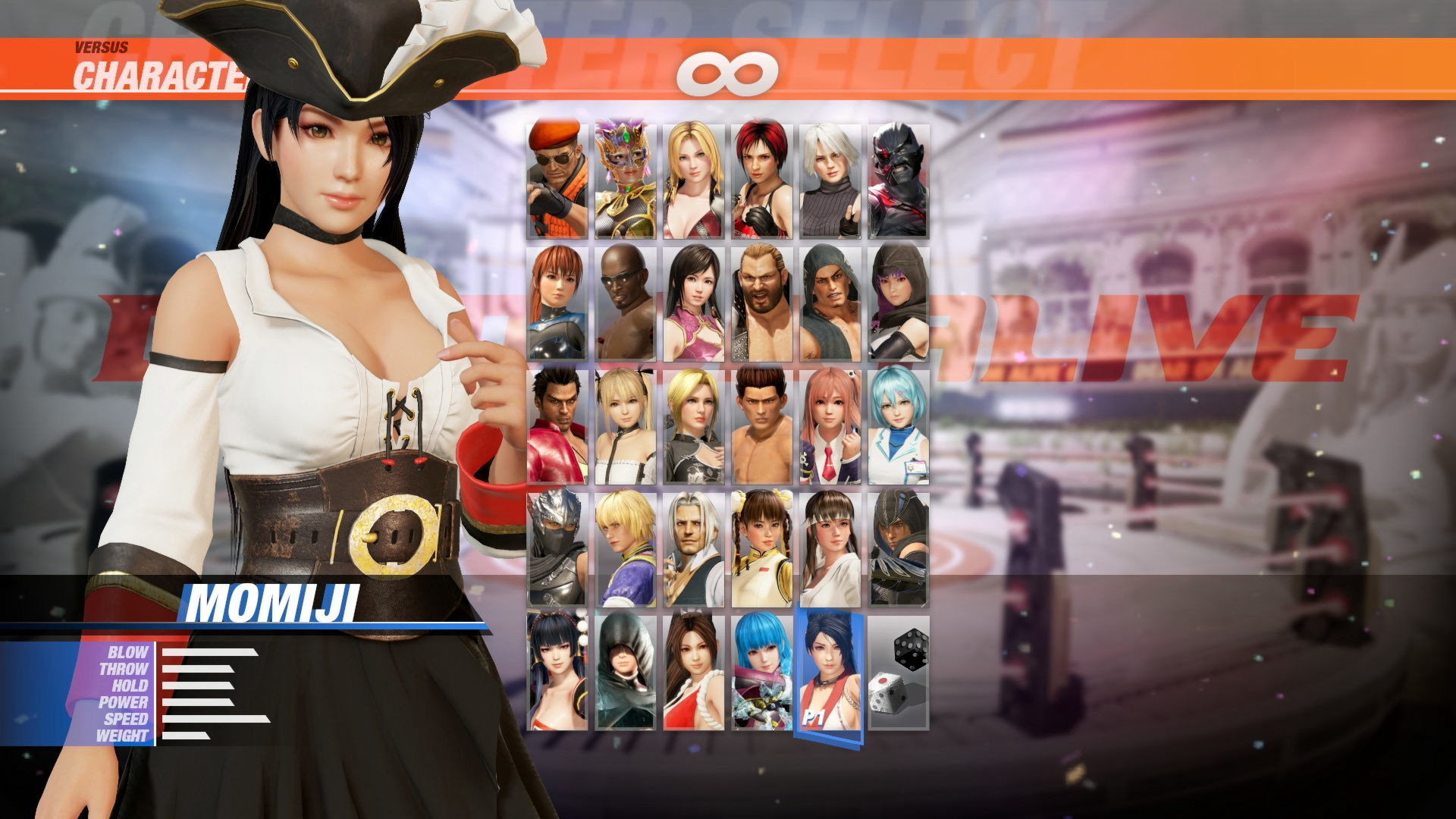
Task: Select Tina's portrait in the top row
Action: coord(694,174)
